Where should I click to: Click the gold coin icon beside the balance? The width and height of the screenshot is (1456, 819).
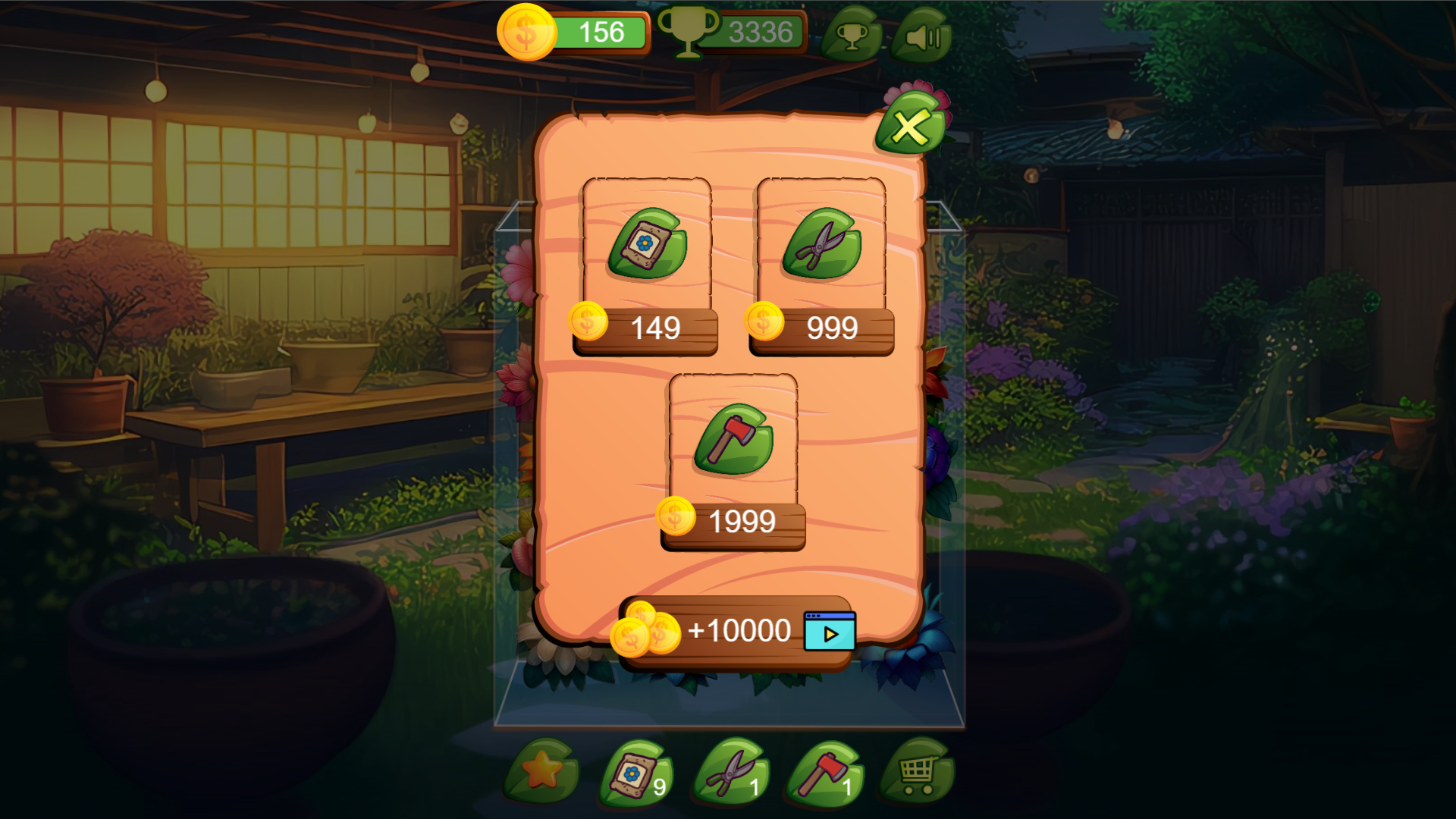click(526, 32)
